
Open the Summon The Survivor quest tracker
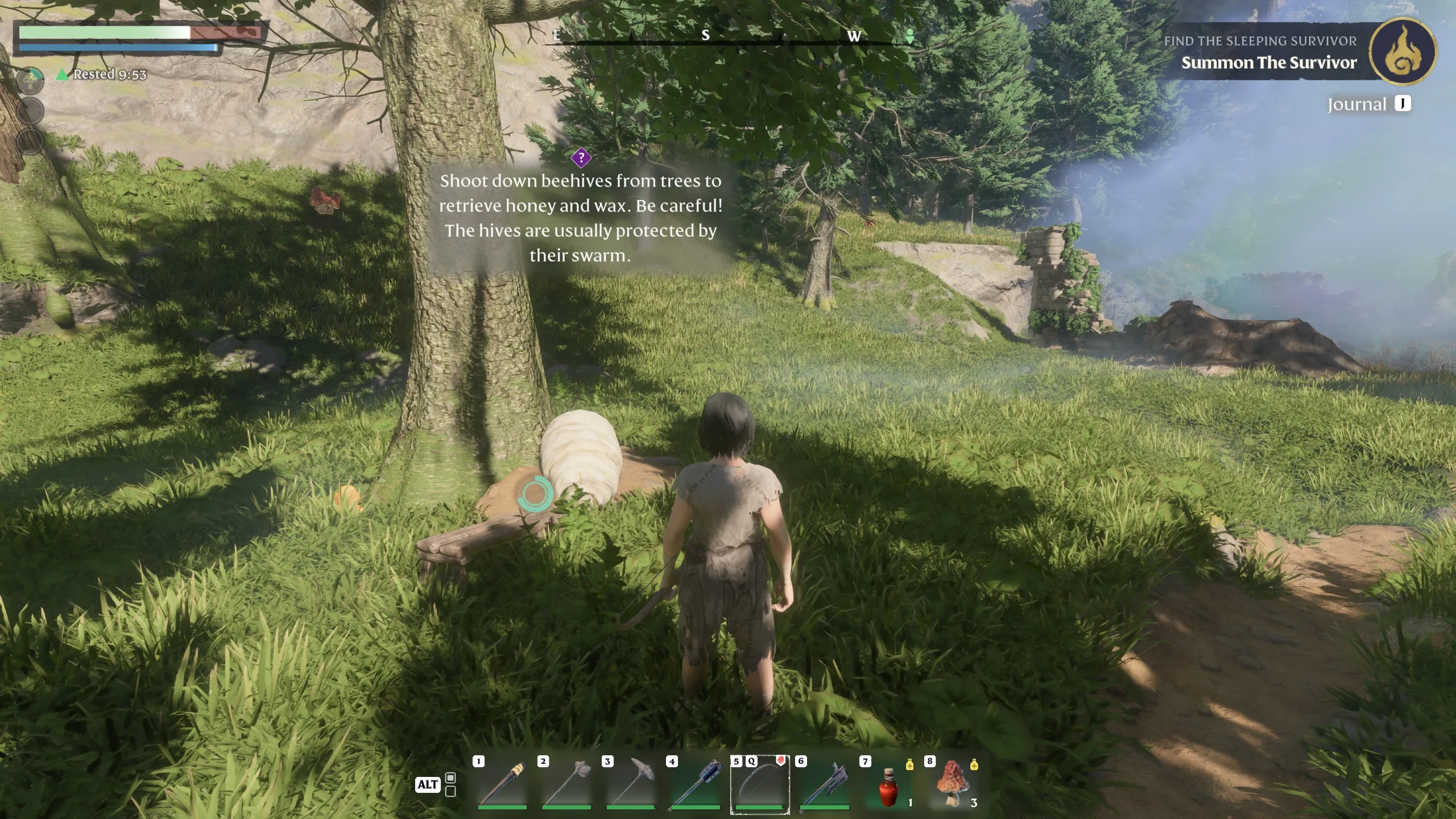1268,63
